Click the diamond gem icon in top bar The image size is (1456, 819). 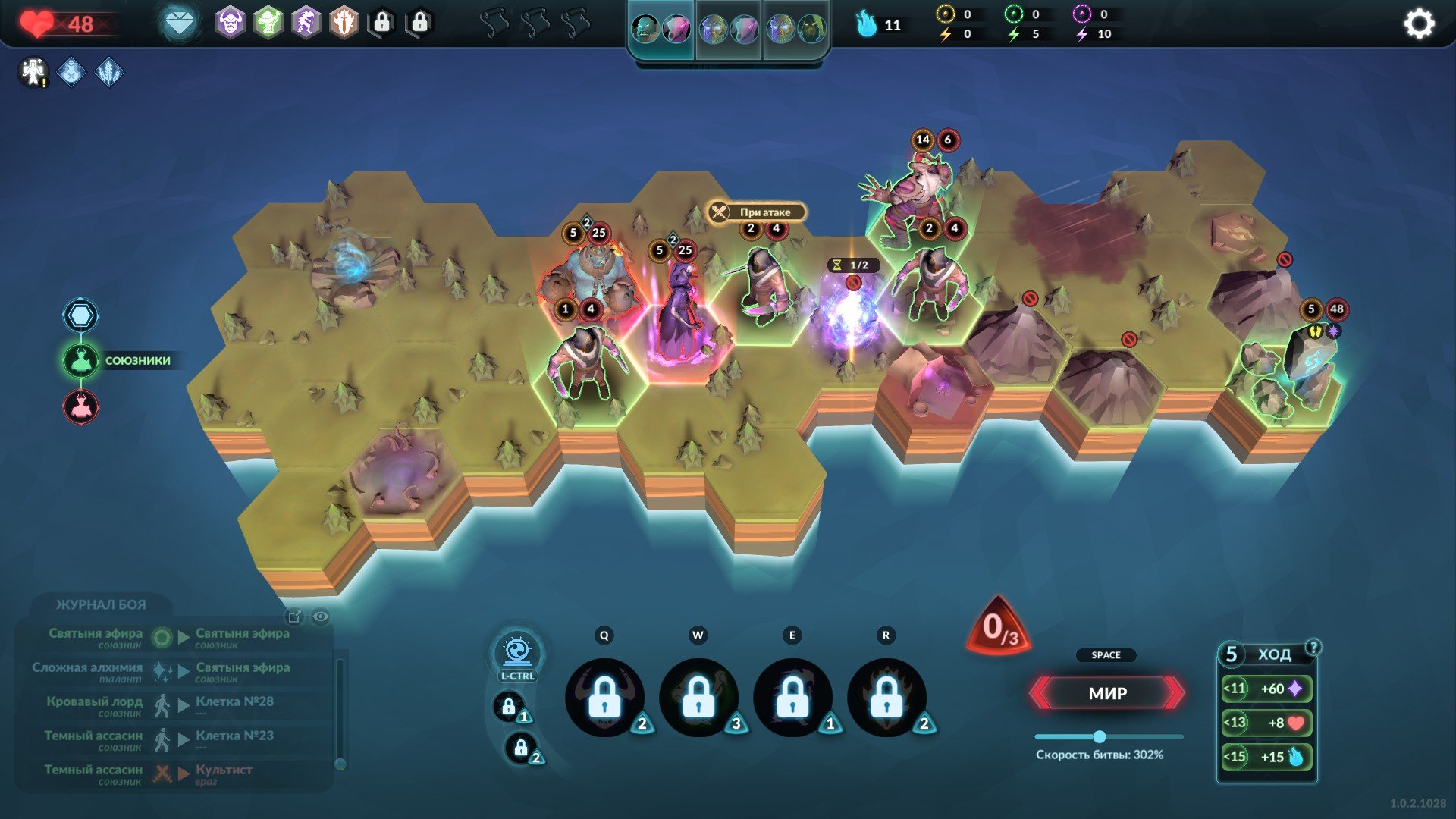pos(180,24)
